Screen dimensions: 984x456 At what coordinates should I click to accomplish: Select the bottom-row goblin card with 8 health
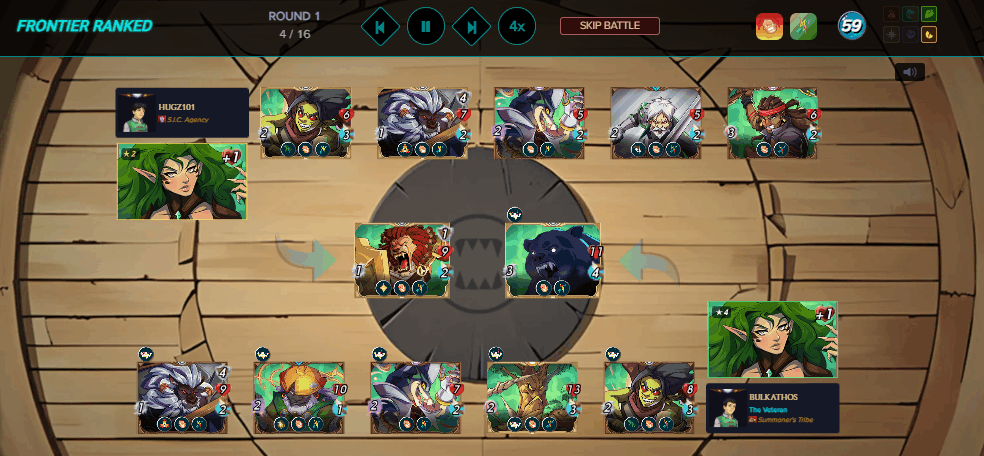650,397
